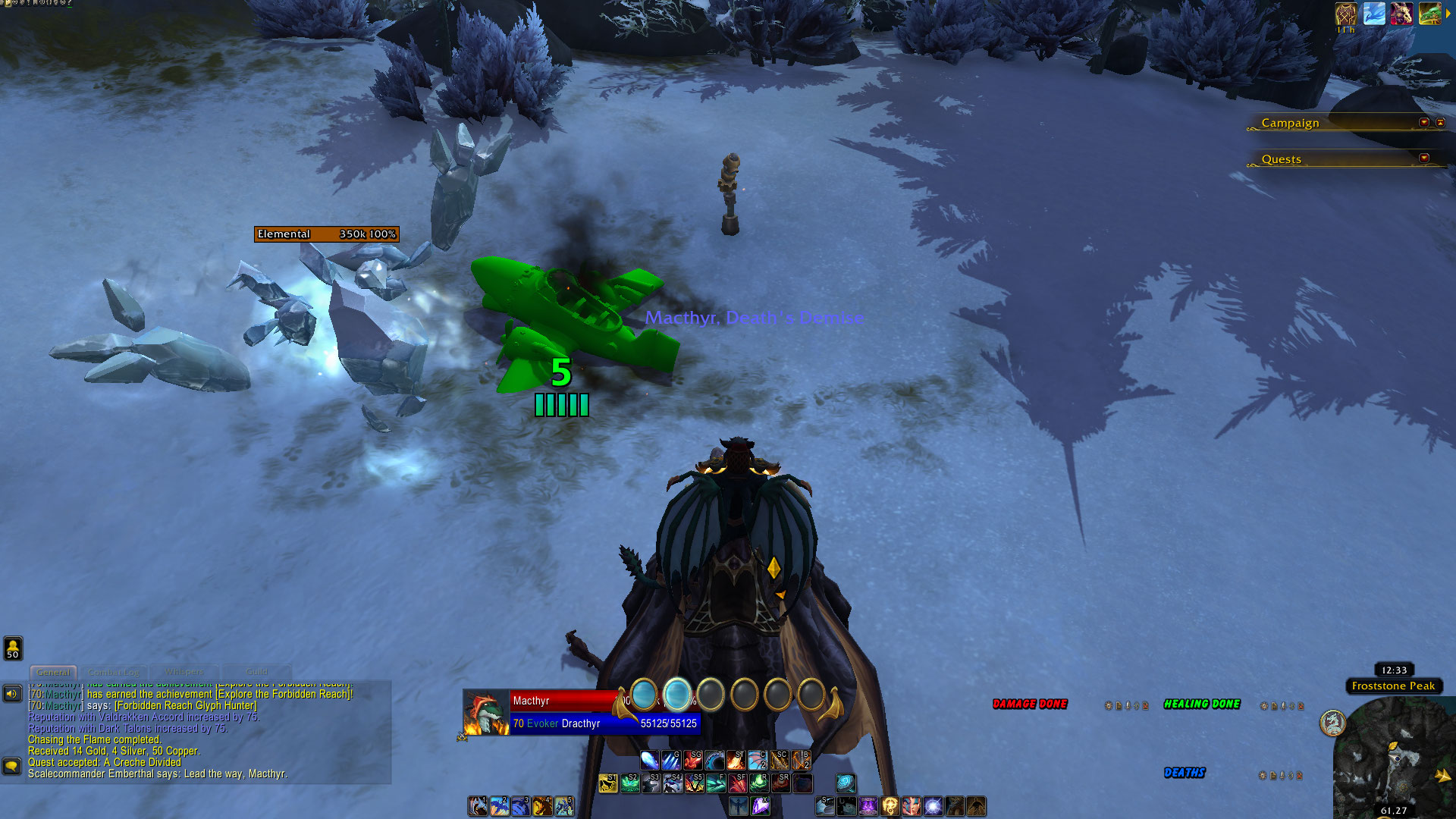Screen dimensions: 1456x819
Task: Click the Macthyr player portrait
Action: click(486, 712)
